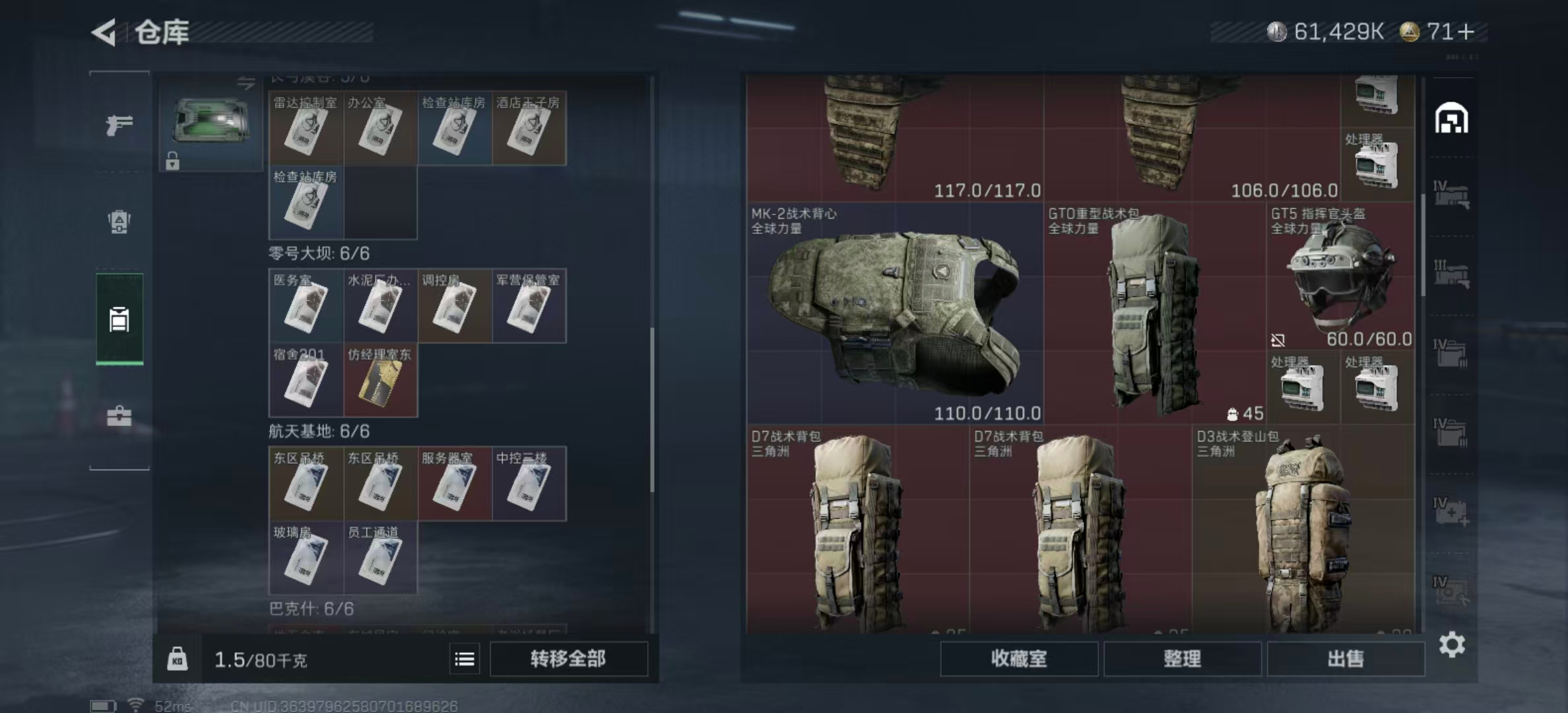Tap the 出售 sell button
The image size is (1568, 713).
1345,659
